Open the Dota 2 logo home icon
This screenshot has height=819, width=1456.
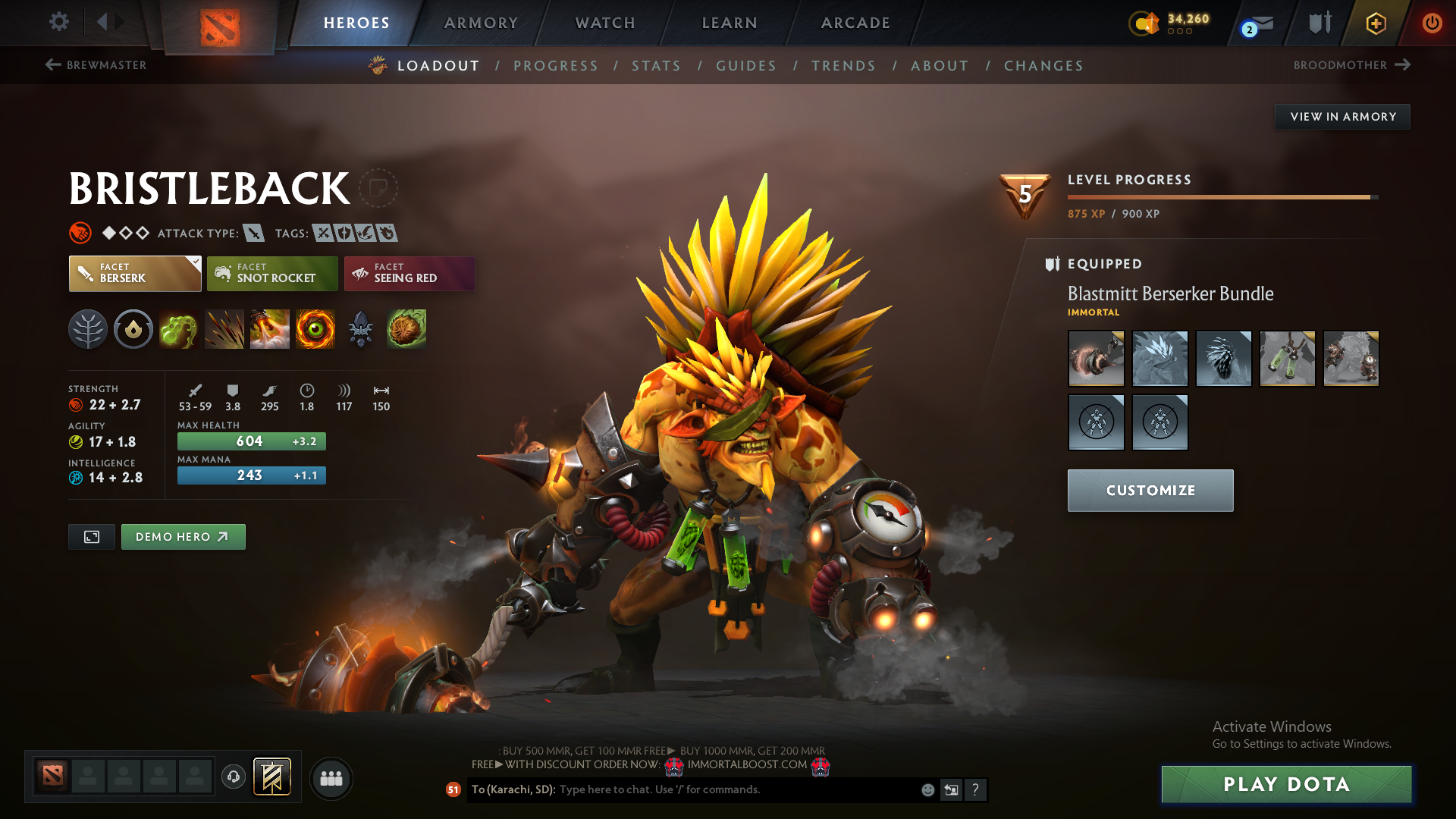tap(219, 22)
